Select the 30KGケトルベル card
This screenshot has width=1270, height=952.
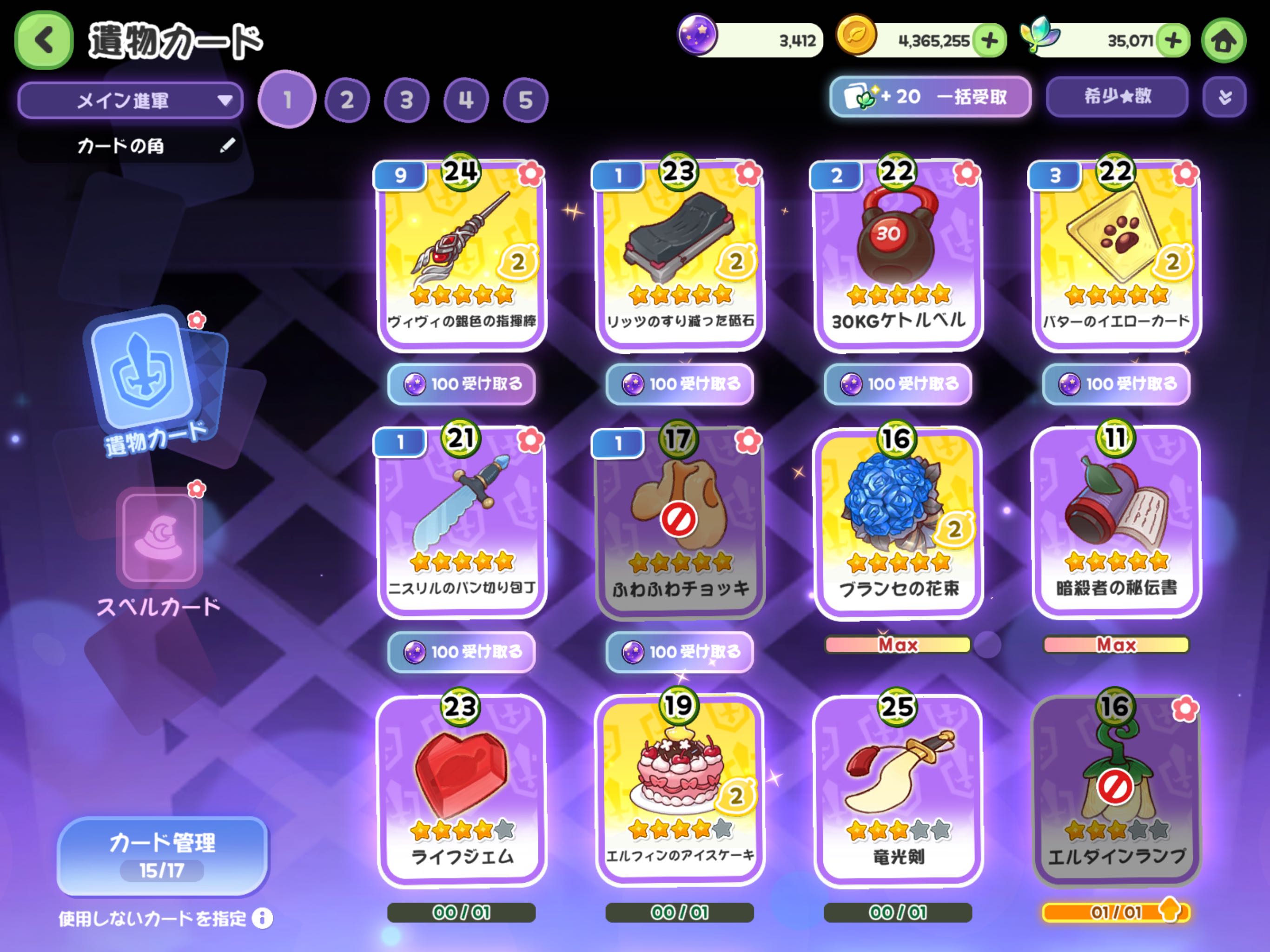(x=899, y=256)
